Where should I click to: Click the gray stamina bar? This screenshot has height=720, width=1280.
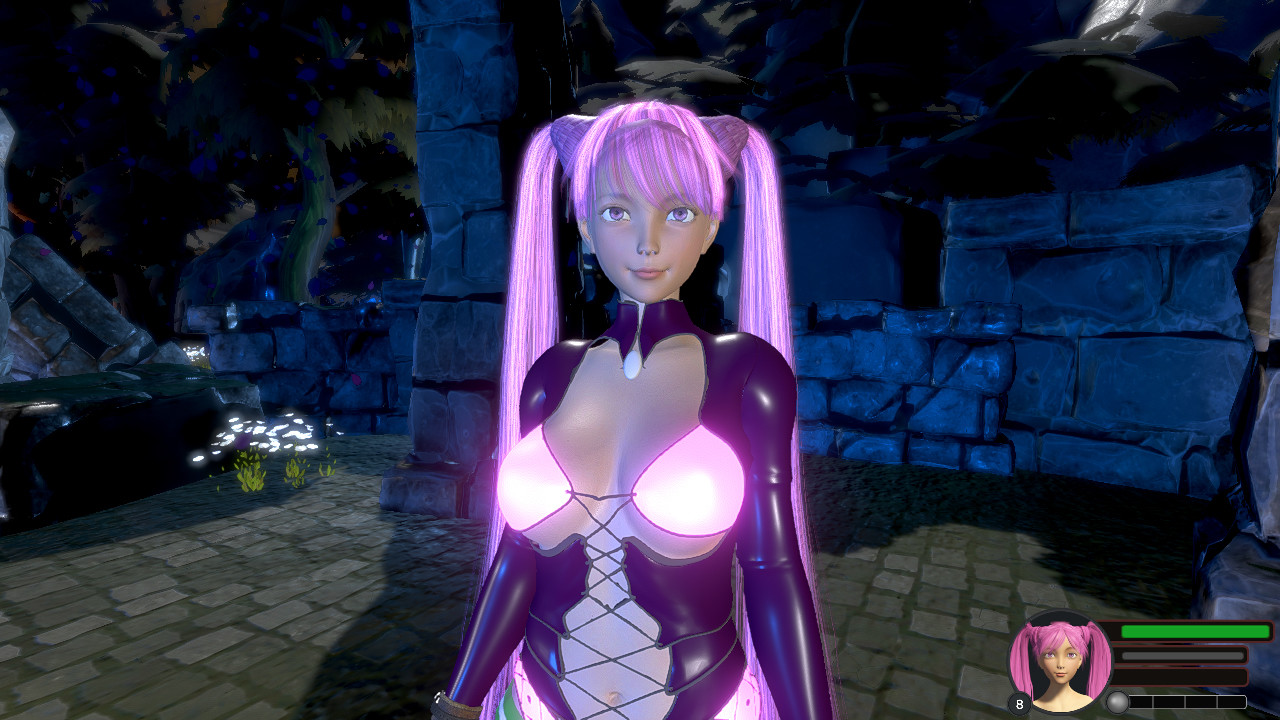pos(1180,655)
